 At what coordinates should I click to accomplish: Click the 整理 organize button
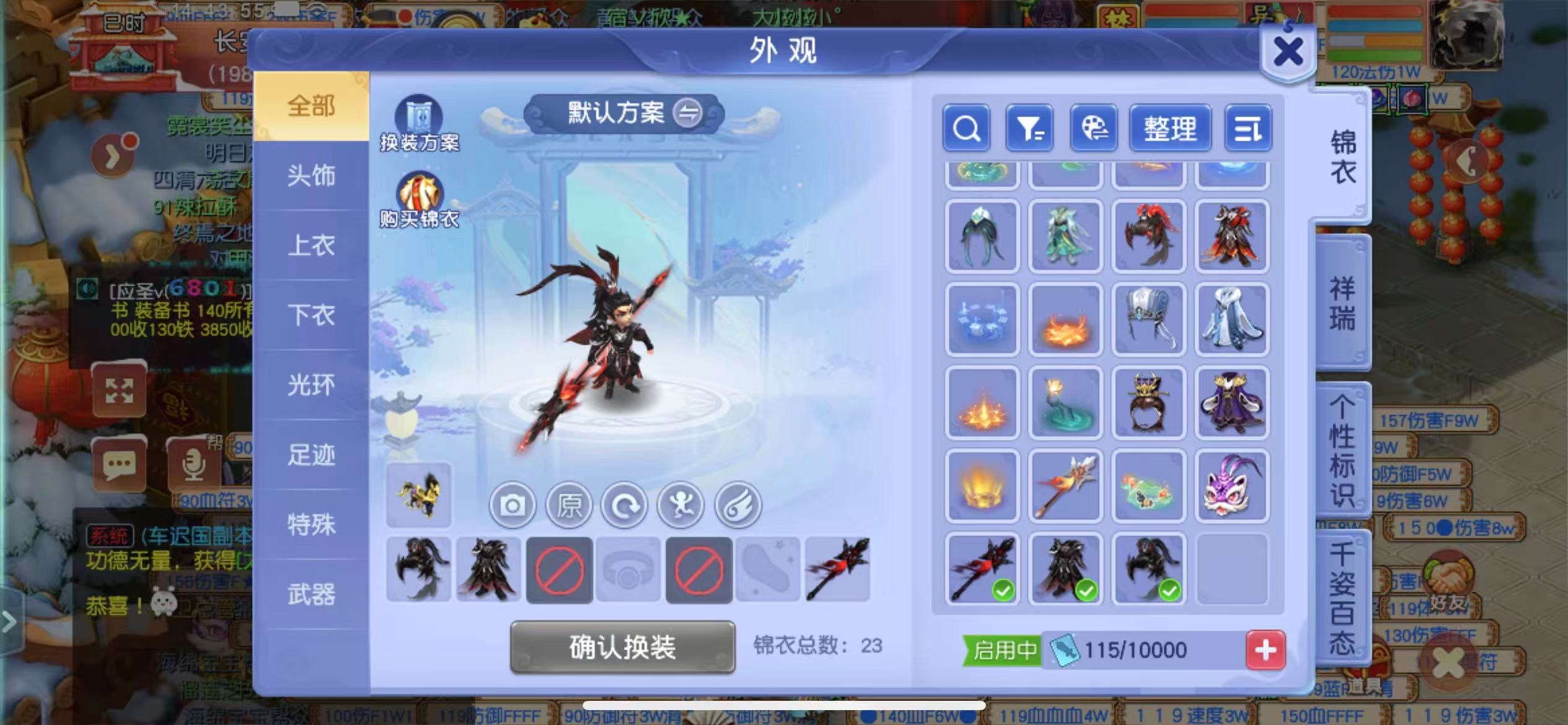click(x=1170, y=129)
